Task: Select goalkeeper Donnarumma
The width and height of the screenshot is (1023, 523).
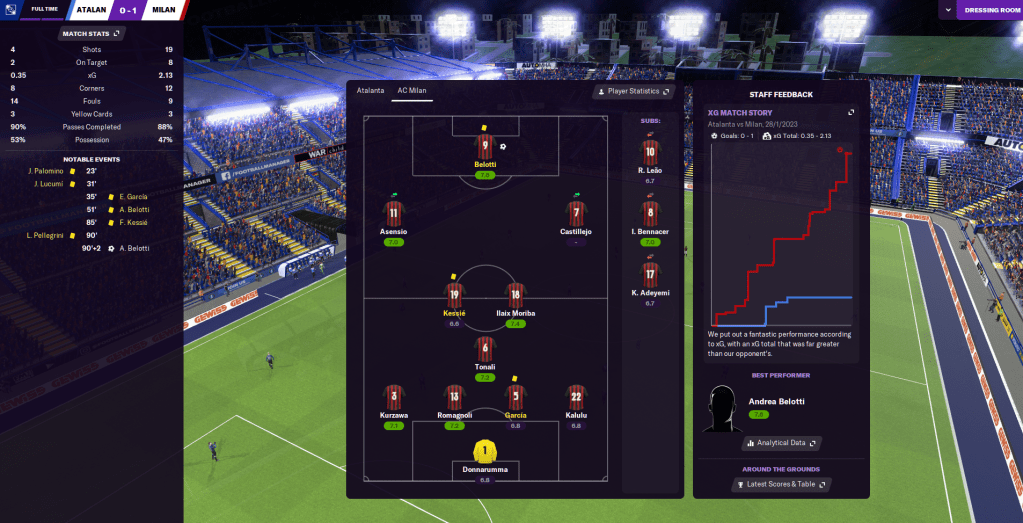Action: 485,454
